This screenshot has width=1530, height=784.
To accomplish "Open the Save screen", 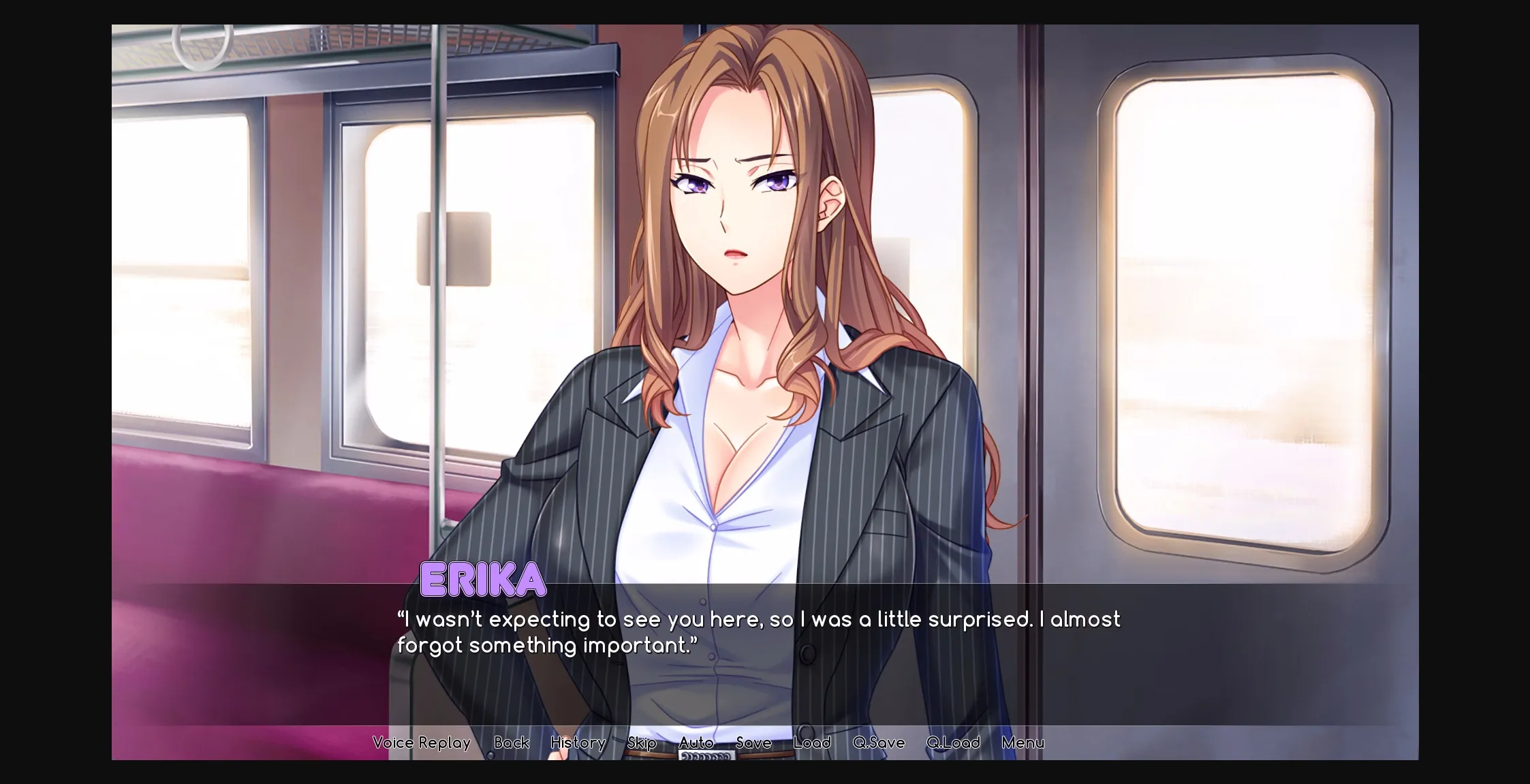I will [x=753, y=742].
